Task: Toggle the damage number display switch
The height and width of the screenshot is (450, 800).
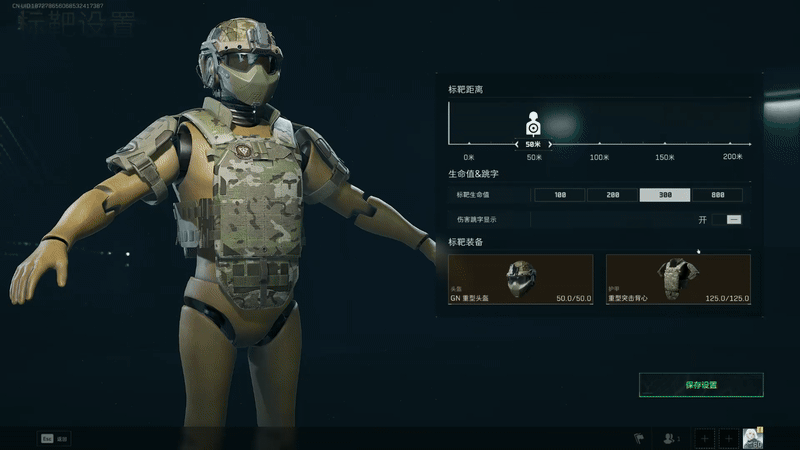Action: point(733,219)
